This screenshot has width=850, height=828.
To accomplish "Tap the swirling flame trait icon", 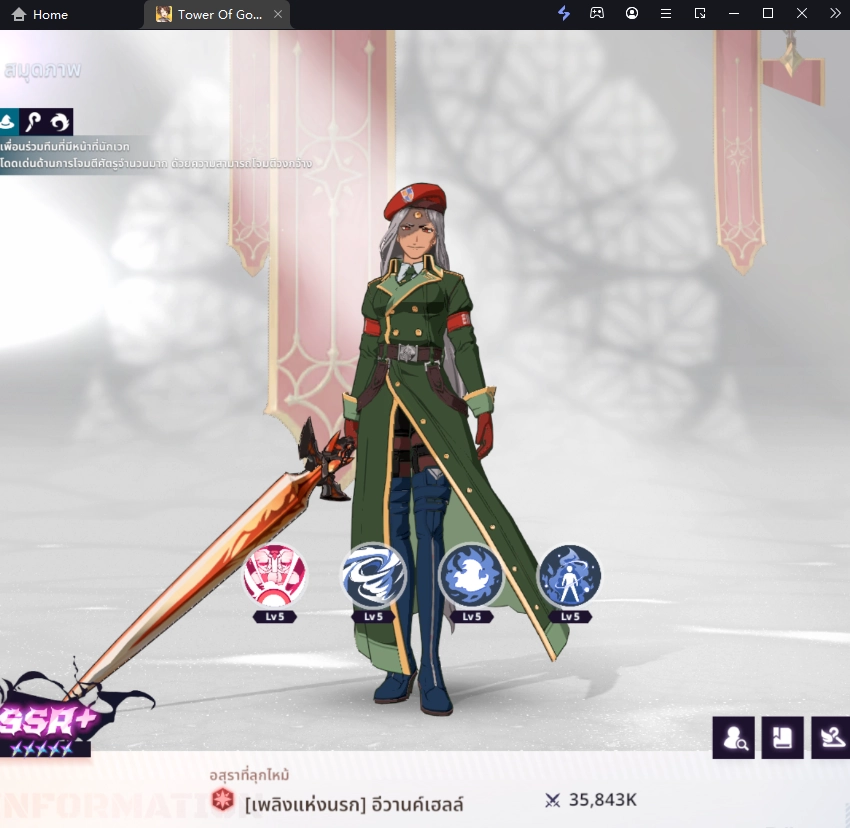I will tap(59, 122).
